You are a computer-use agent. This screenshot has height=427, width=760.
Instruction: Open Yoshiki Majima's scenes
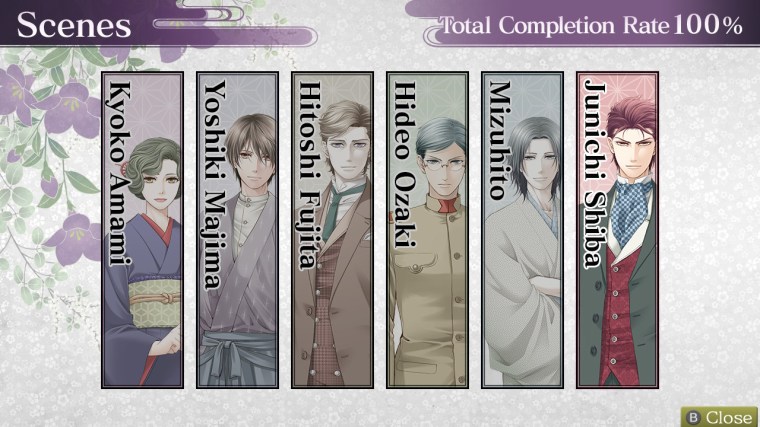[x=237, y=230]
